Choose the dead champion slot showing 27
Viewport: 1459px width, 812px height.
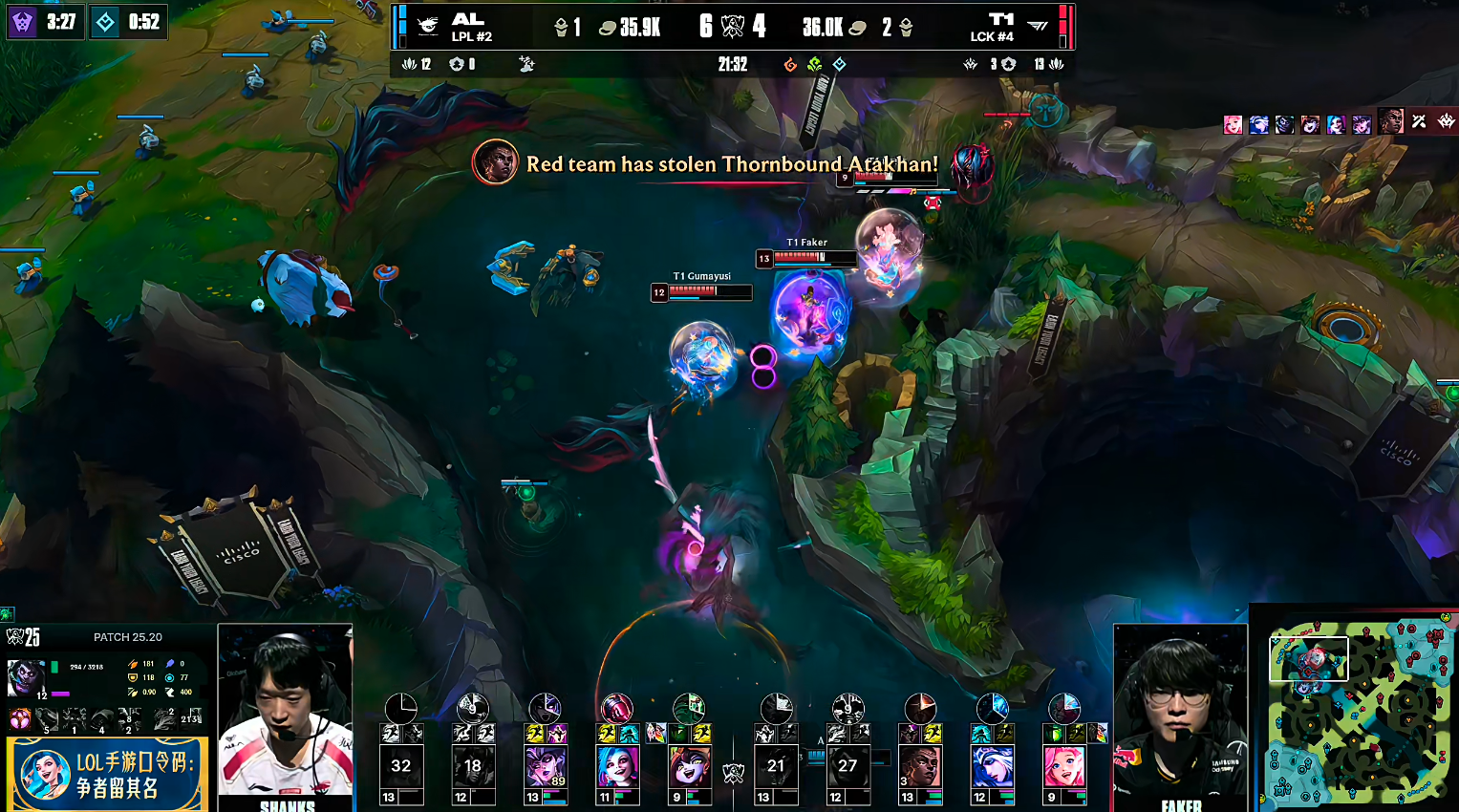click(x=848, y=766)
